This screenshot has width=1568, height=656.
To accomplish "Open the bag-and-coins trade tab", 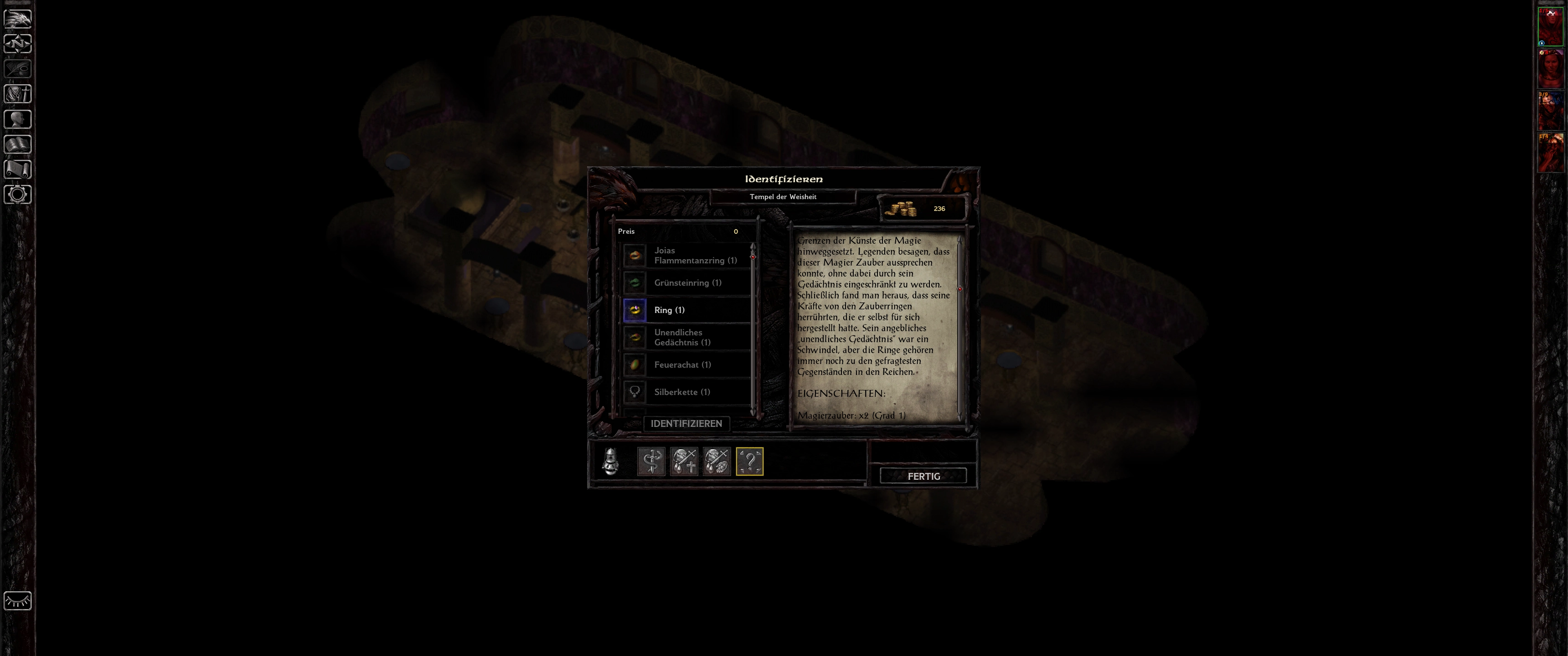I will (717, 461).
